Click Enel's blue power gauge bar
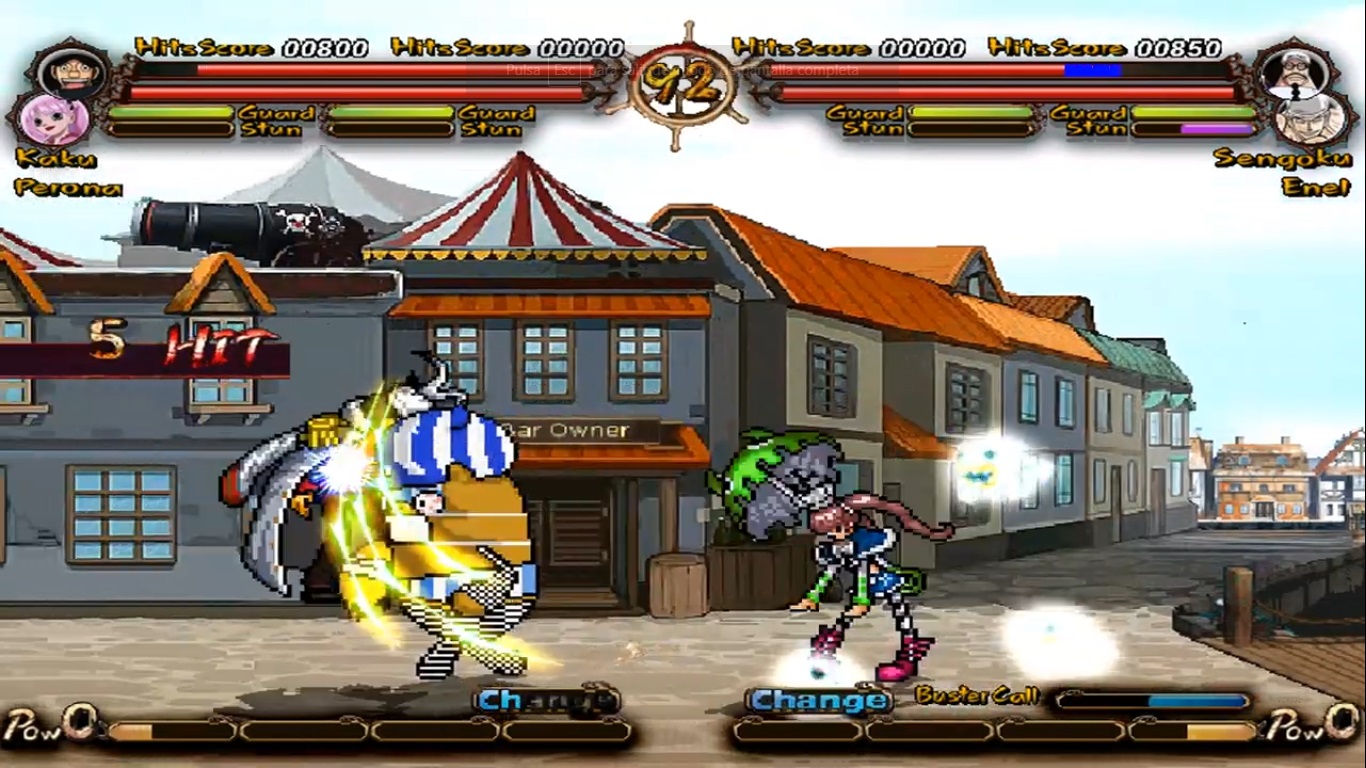 pos(1094,70)
